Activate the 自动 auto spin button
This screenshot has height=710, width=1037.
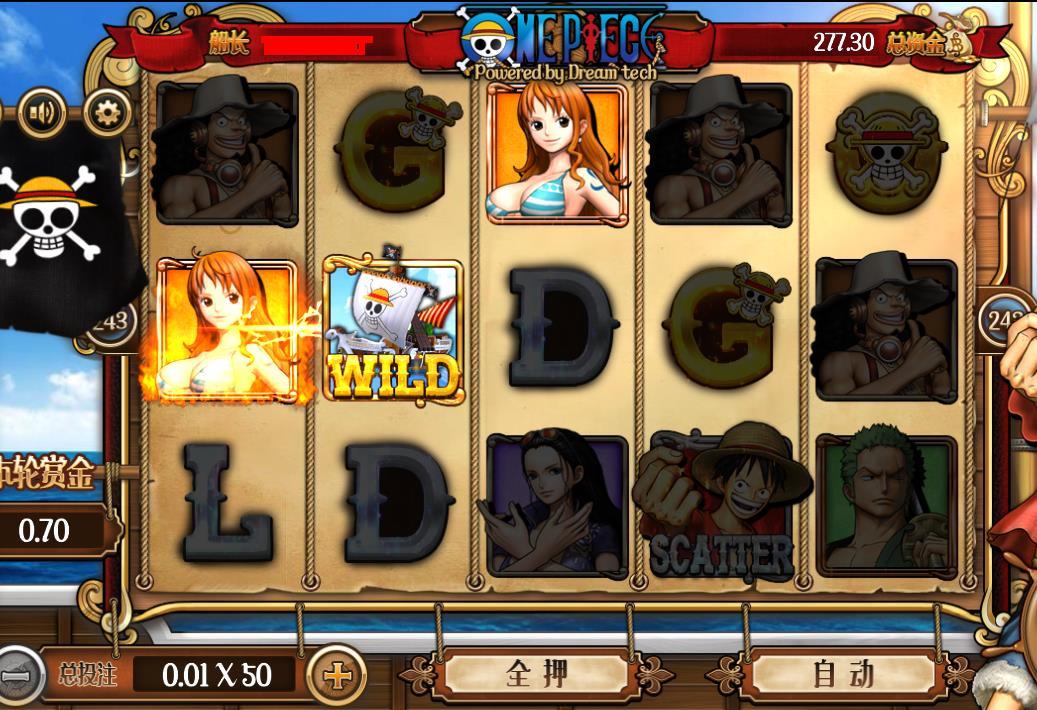(x=843, y=673)
